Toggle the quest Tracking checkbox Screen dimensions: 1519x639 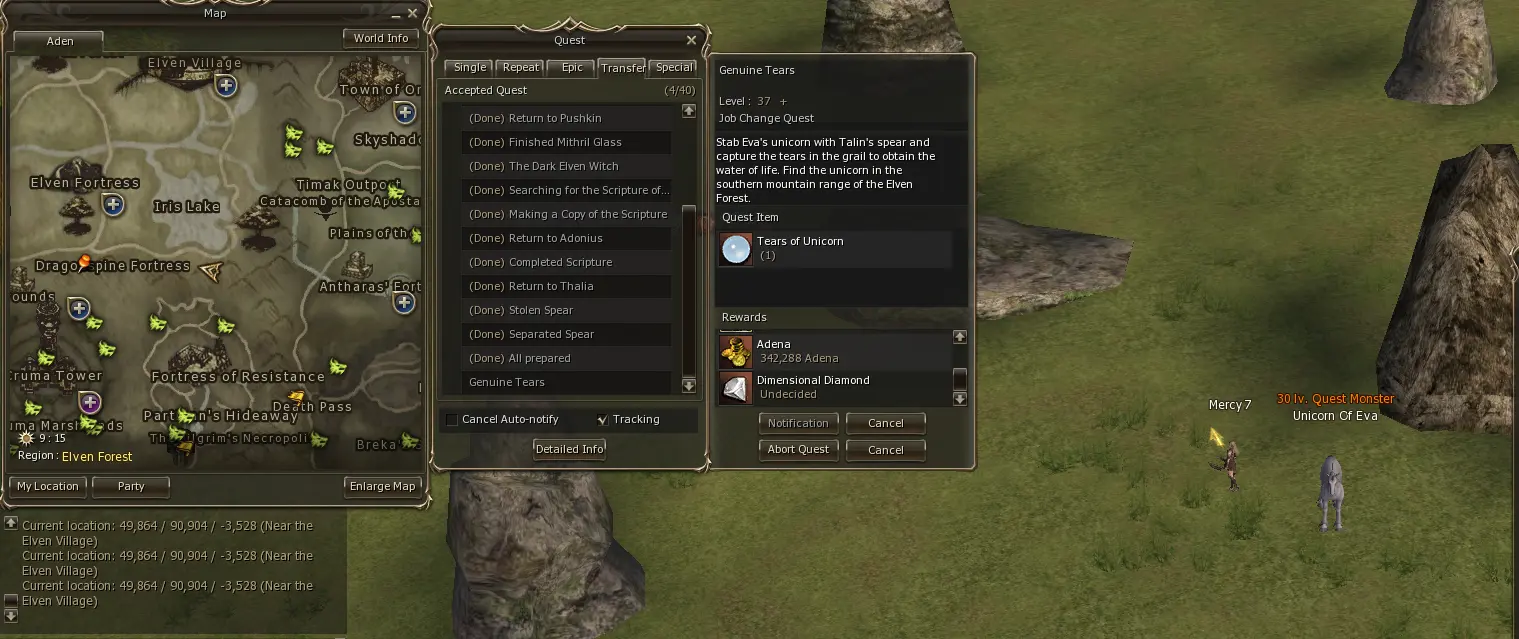(602, 420)
